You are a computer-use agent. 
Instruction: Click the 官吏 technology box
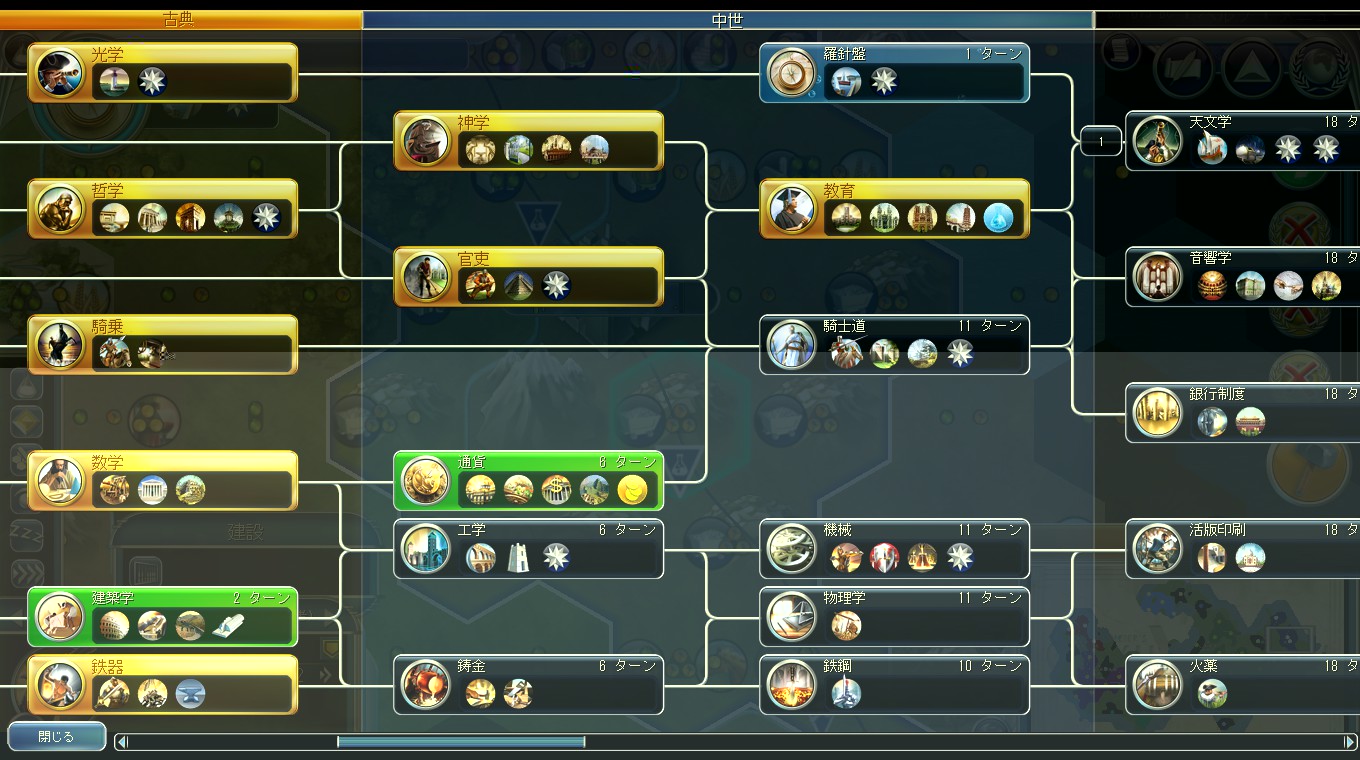coord(529,276)
